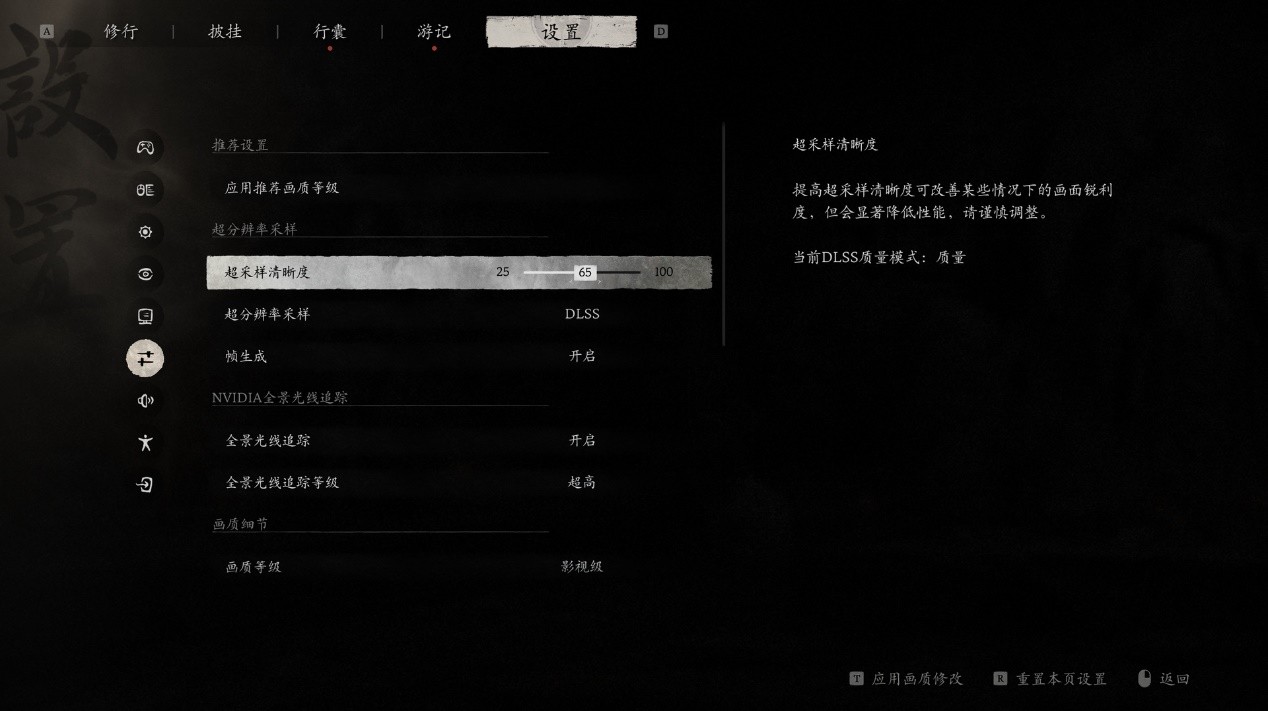Open the 披挂 tab
The height and width of the screenshot is (711, 1268).
[225, 32]
